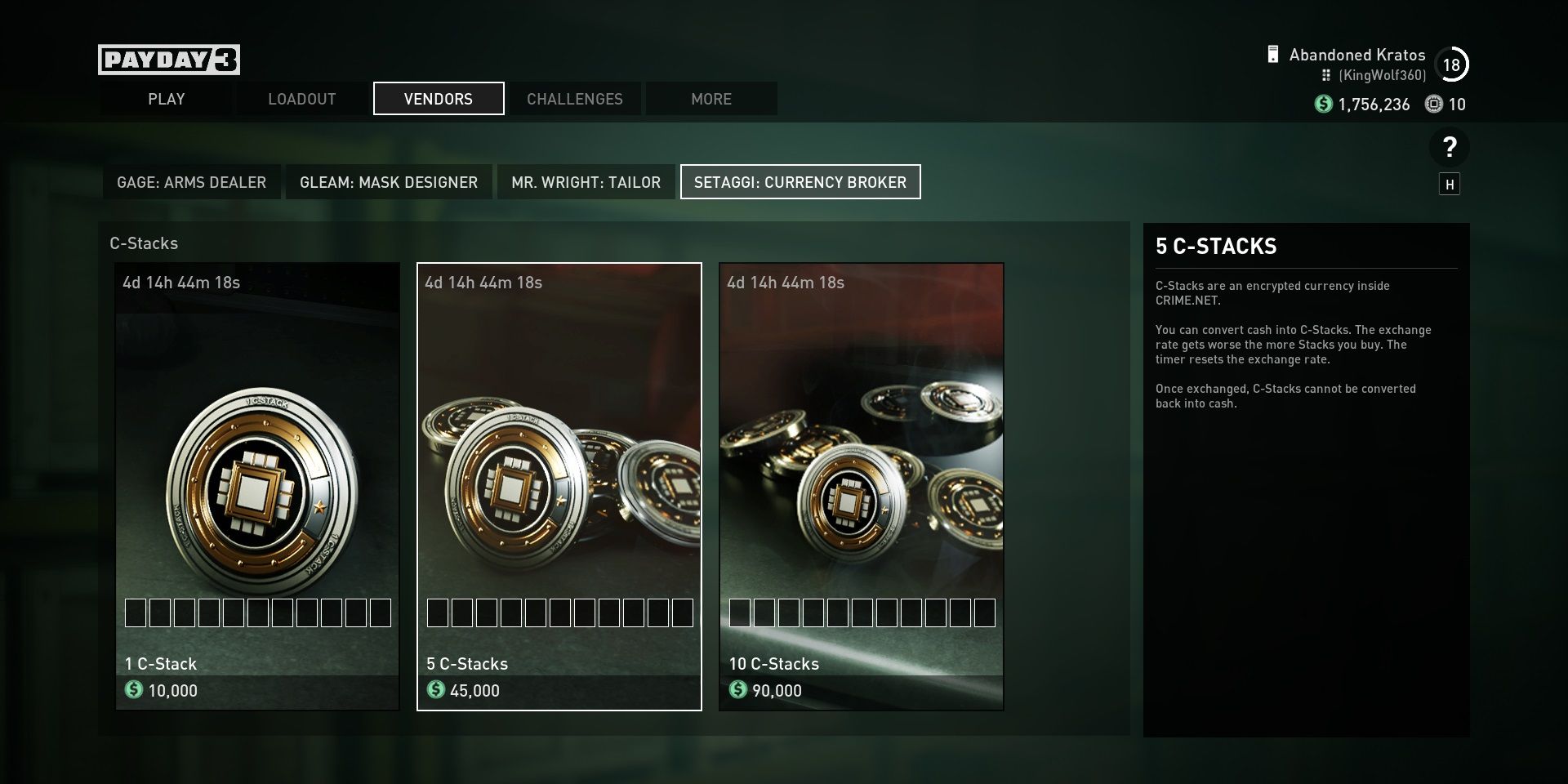The height and width of the screenshot is (784, 1568).
Task: Click the phone icon next to Abandoned Kratos
Action: click(1272, 54)
